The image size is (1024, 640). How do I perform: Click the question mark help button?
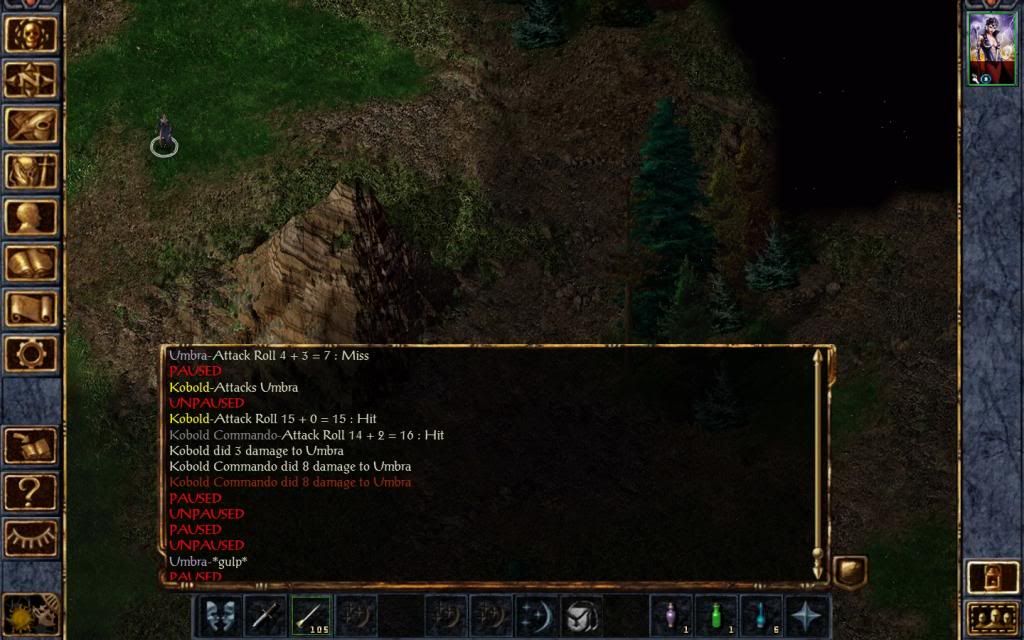tap(31, 492)
